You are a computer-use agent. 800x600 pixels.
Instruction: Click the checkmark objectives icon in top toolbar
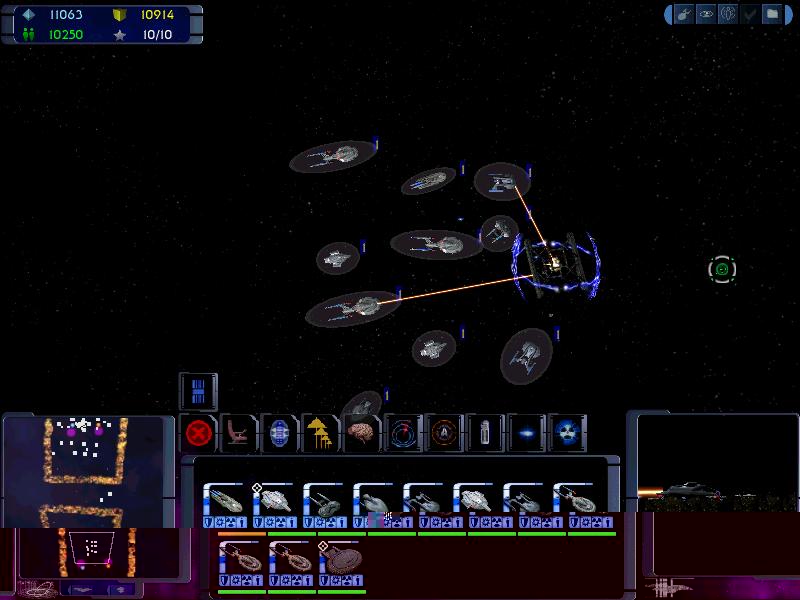(749, 14)
